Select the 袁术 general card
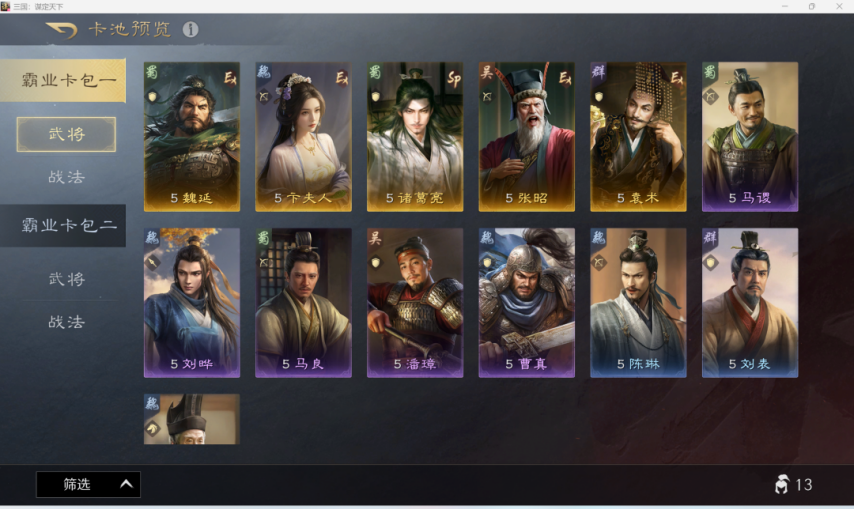This screenshot has width=854, height=509. pos(638,136)
